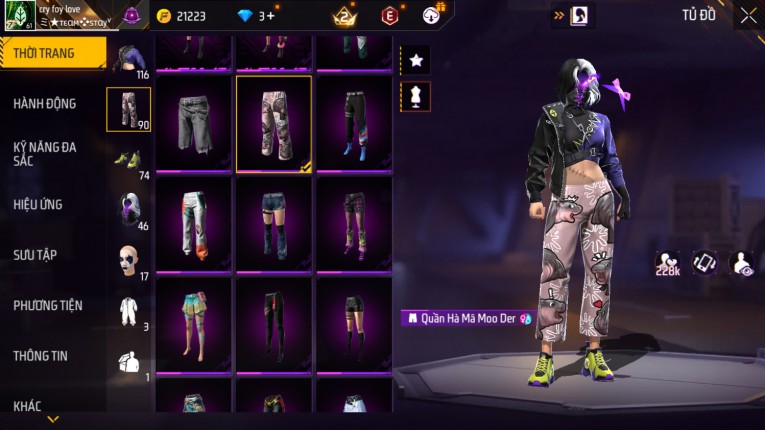Tap the eye view icon beside character
Image resolution: width=765 pixels, height=430 pixels.
pyautogui.click(x=742, y=262)
